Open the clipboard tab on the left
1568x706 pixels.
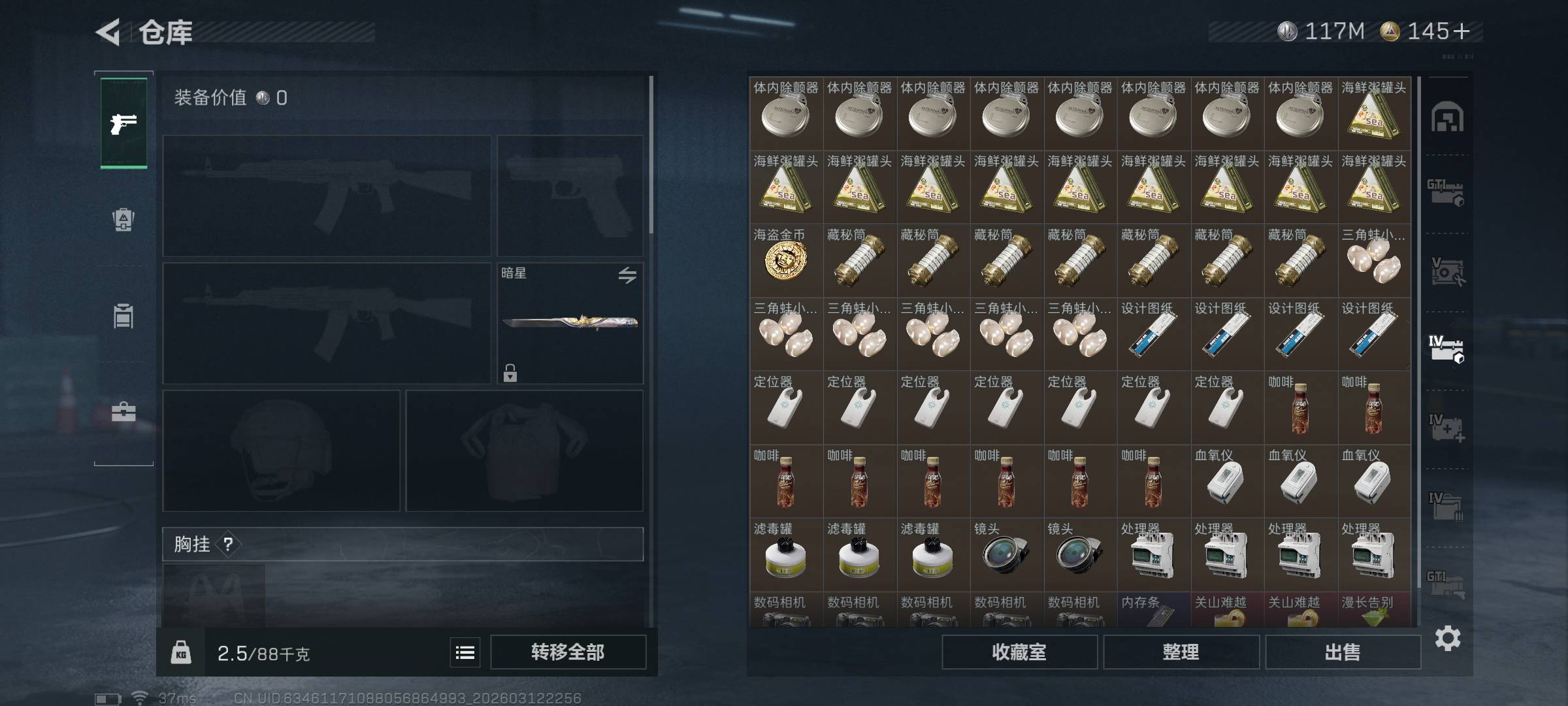click(x=123, y=316)
